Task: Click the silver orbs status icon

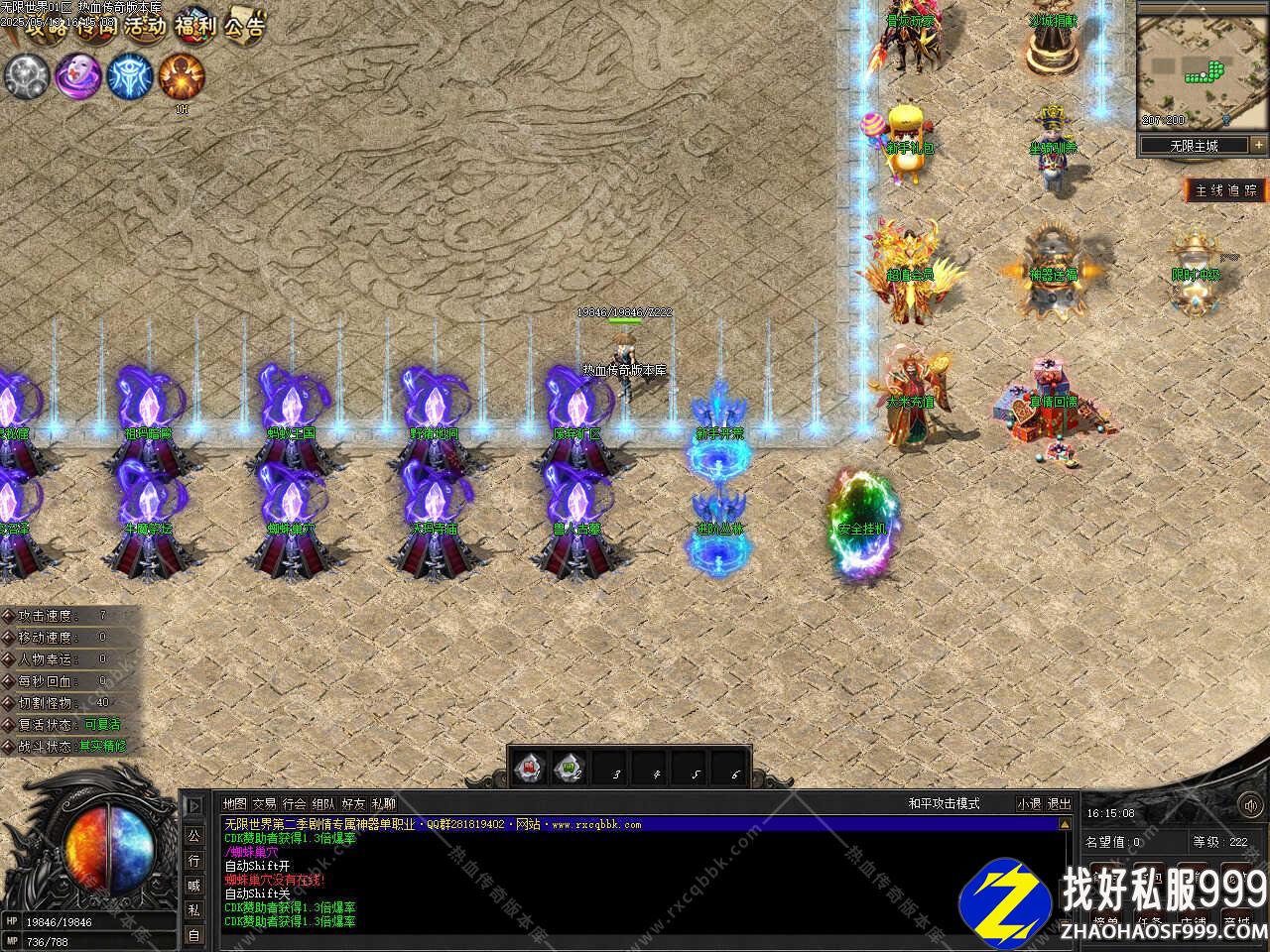Action: [x=26, y=75]
